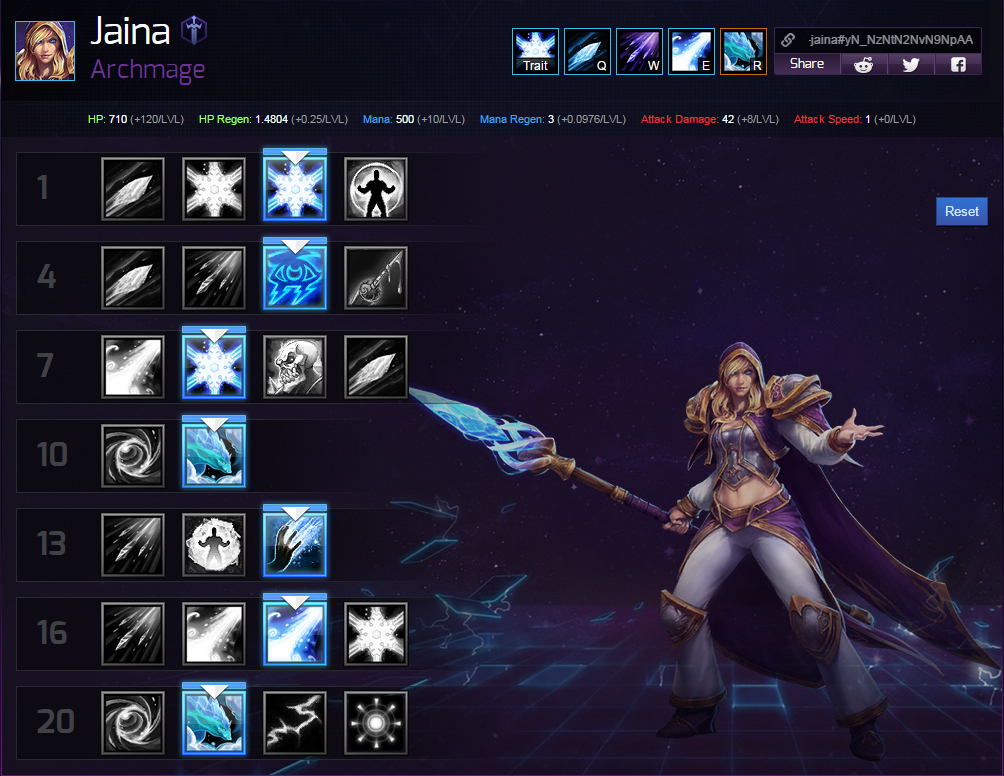Viewport: 1004px width, 776px height.
Task: Choose the lightning bolt talent at level 20
Action: [295, 722]
